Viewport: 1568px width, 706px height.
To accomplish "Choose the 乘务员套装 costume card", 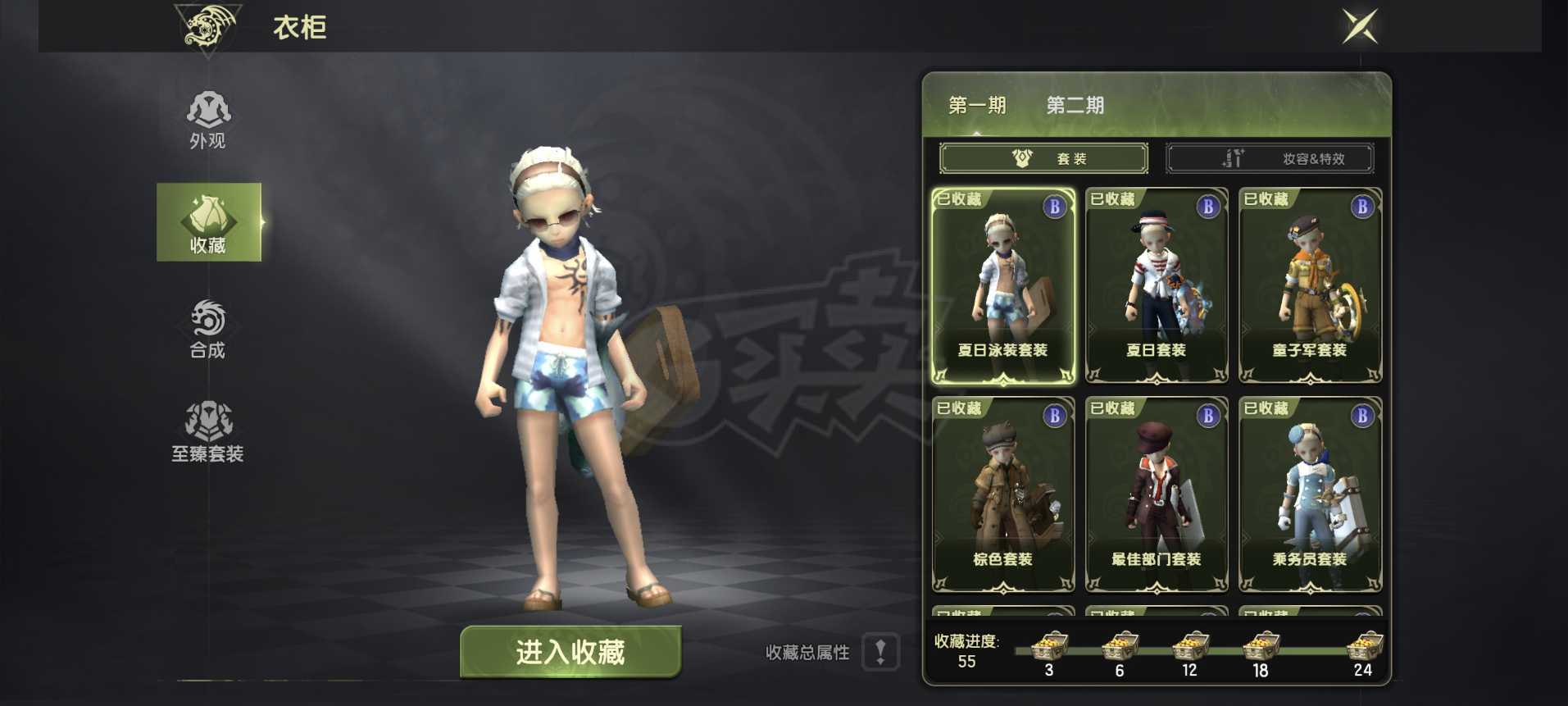I will click(1310, 494).
